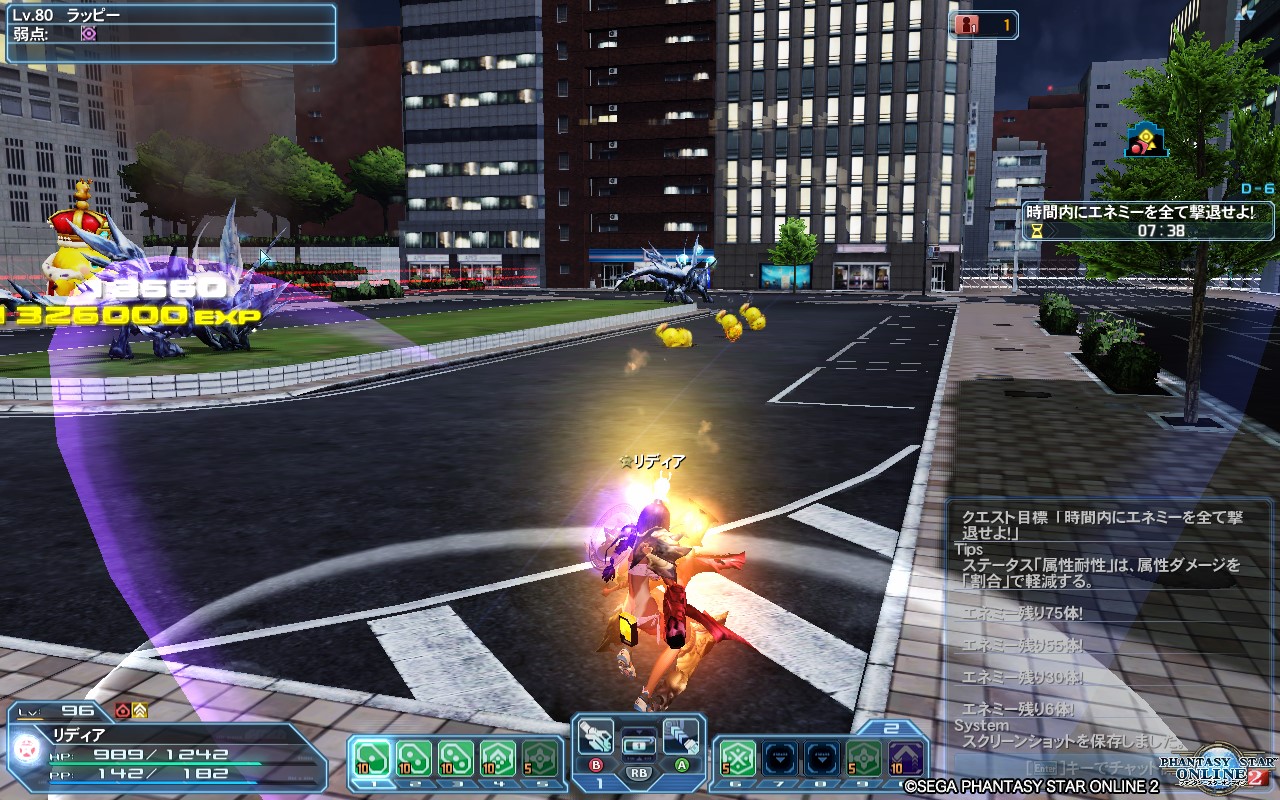Click the 時間内にエネミーを全て撃退せよ objective banner
This screenshot has height=800, width=1280.
[x=1139, y=210]
